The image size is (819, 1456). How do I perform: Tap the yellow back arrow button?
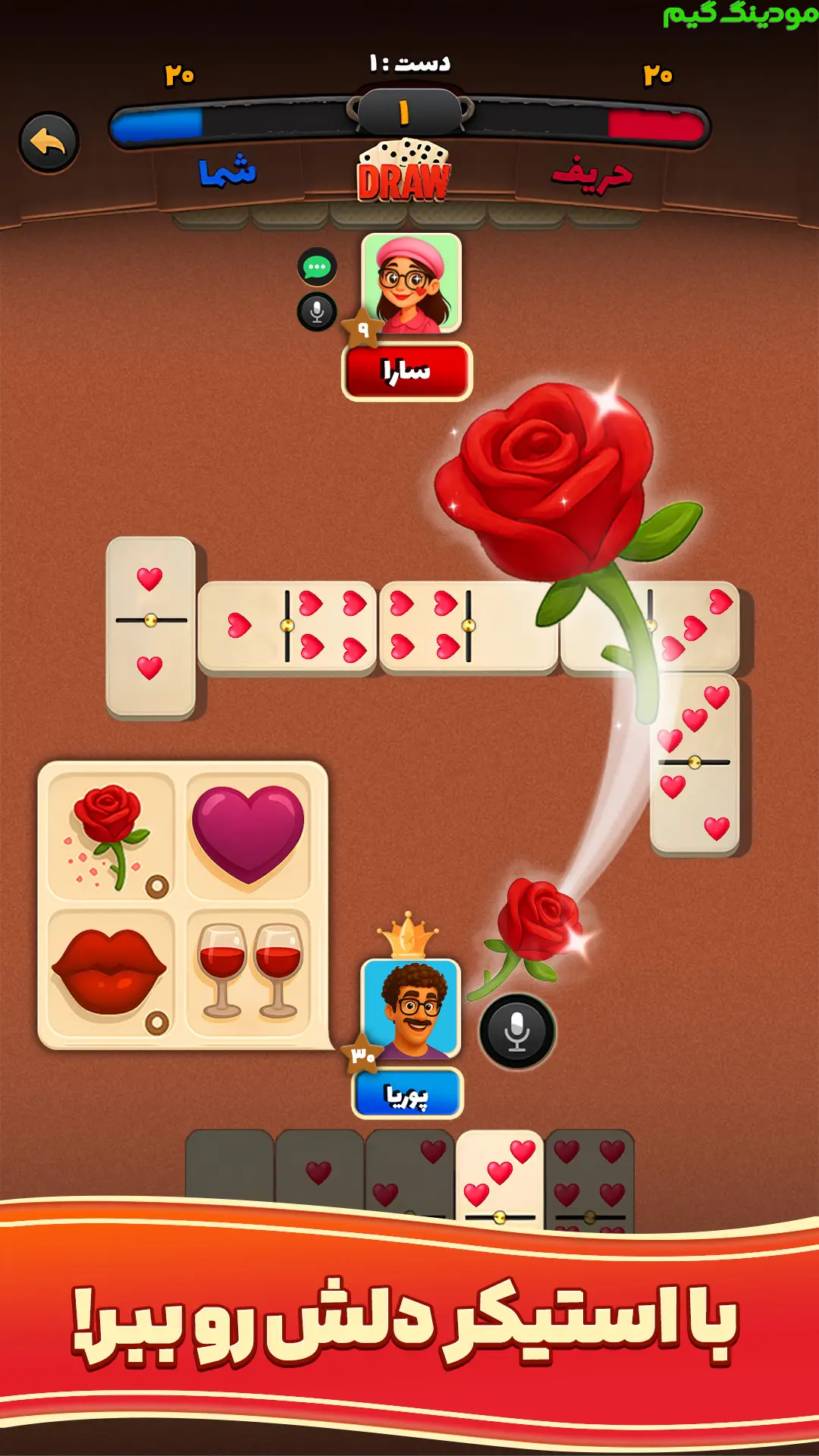coord(49,143)
